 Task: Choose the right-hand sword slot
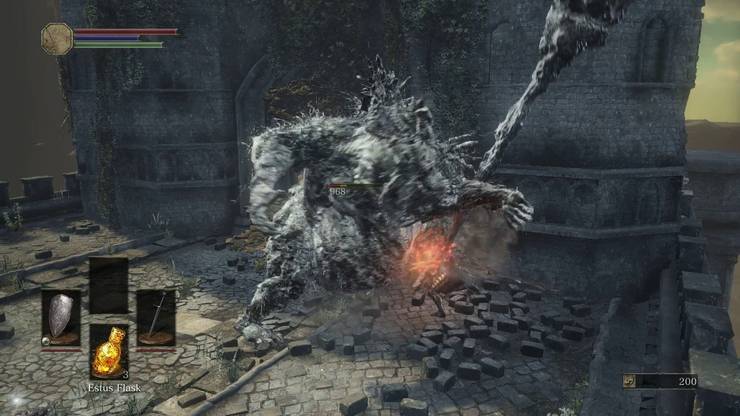155,319
